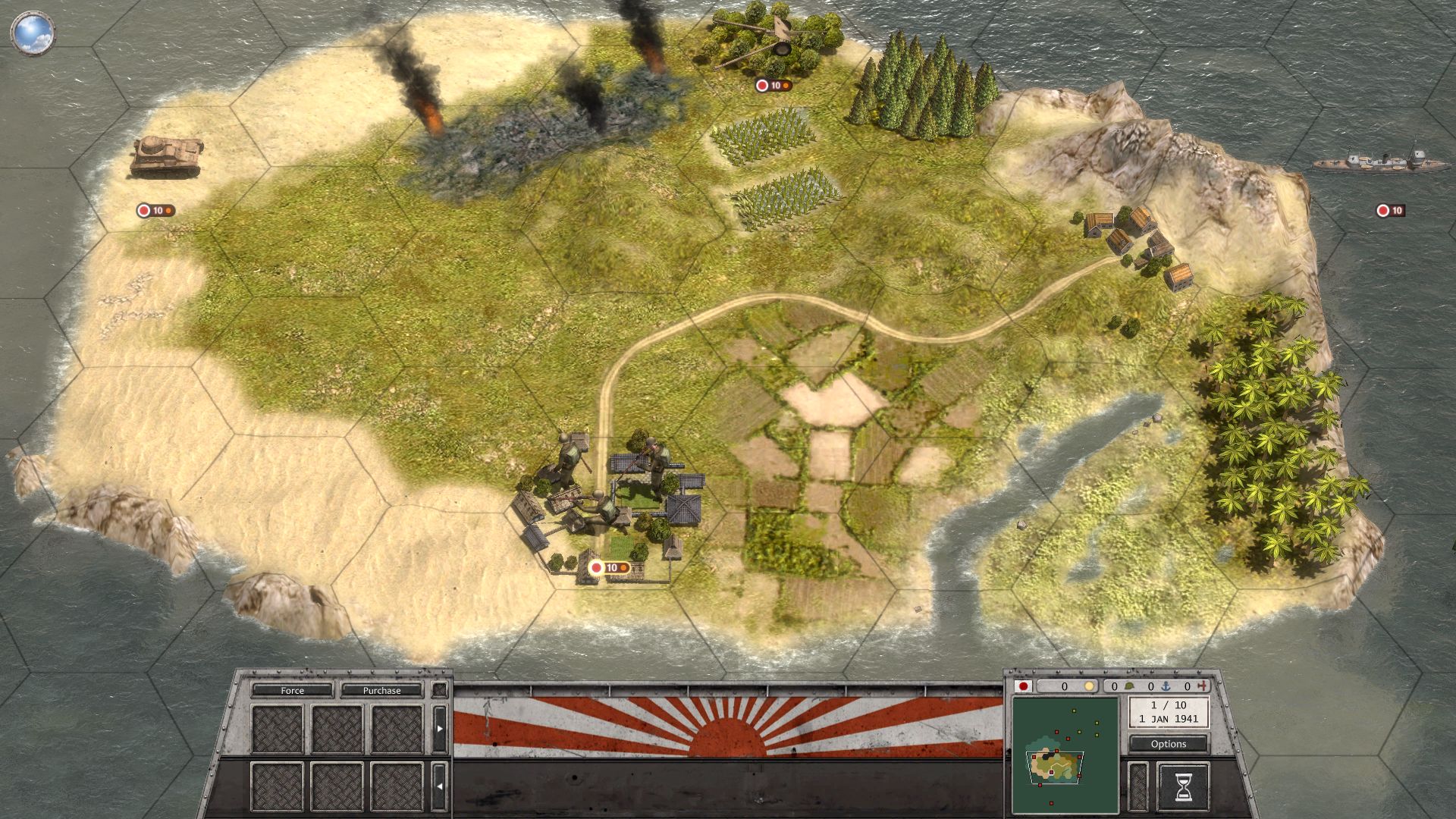Open the Force panel
Image resolution: width=1456 pixels, height=819 pixels.
[x=292, y=691]
